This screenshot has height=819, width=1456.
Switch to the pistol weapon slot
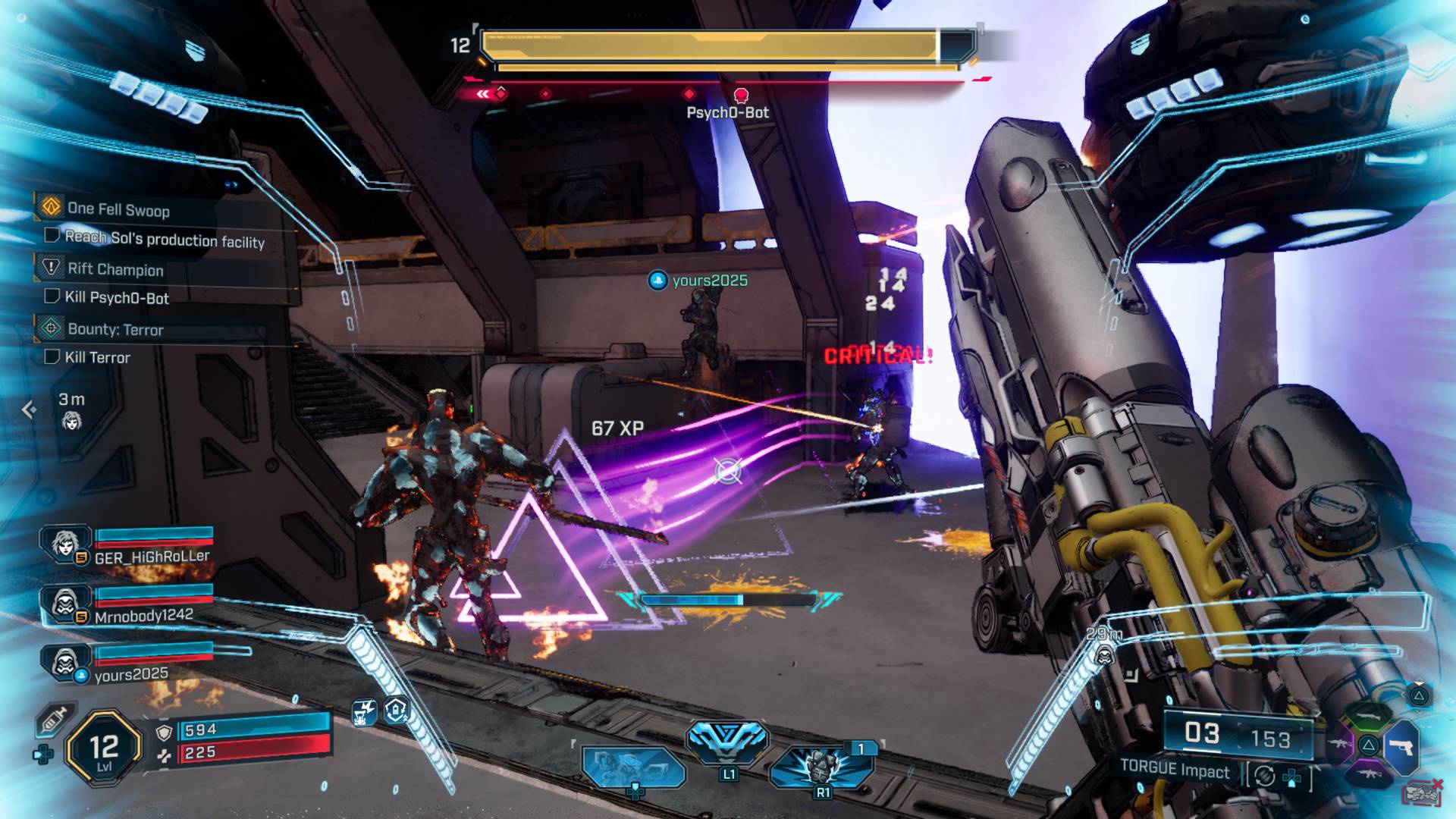pos(1401,747)
